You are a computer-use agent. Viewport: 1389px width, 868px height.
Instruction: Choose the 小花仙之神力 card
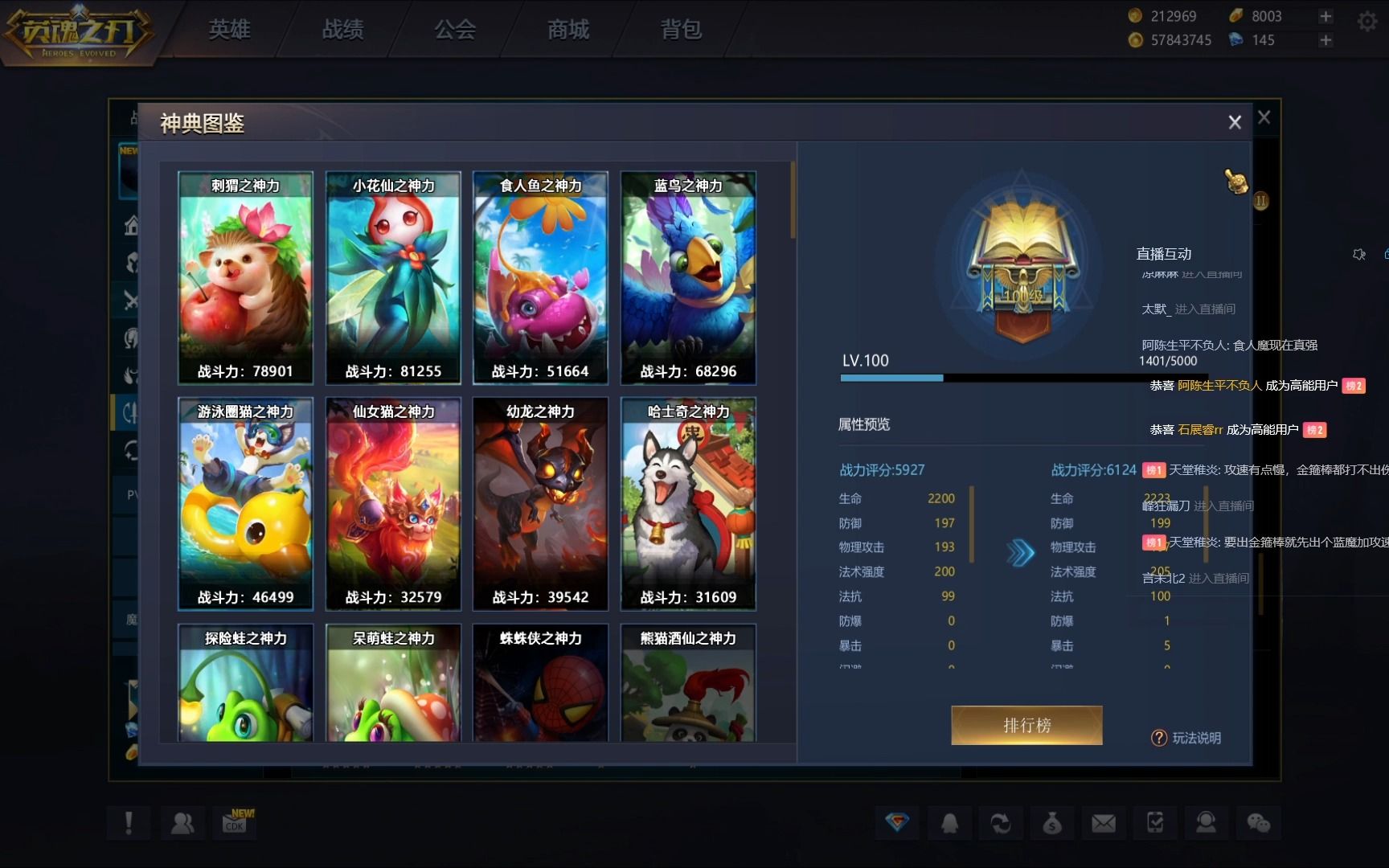pos(393,277)
